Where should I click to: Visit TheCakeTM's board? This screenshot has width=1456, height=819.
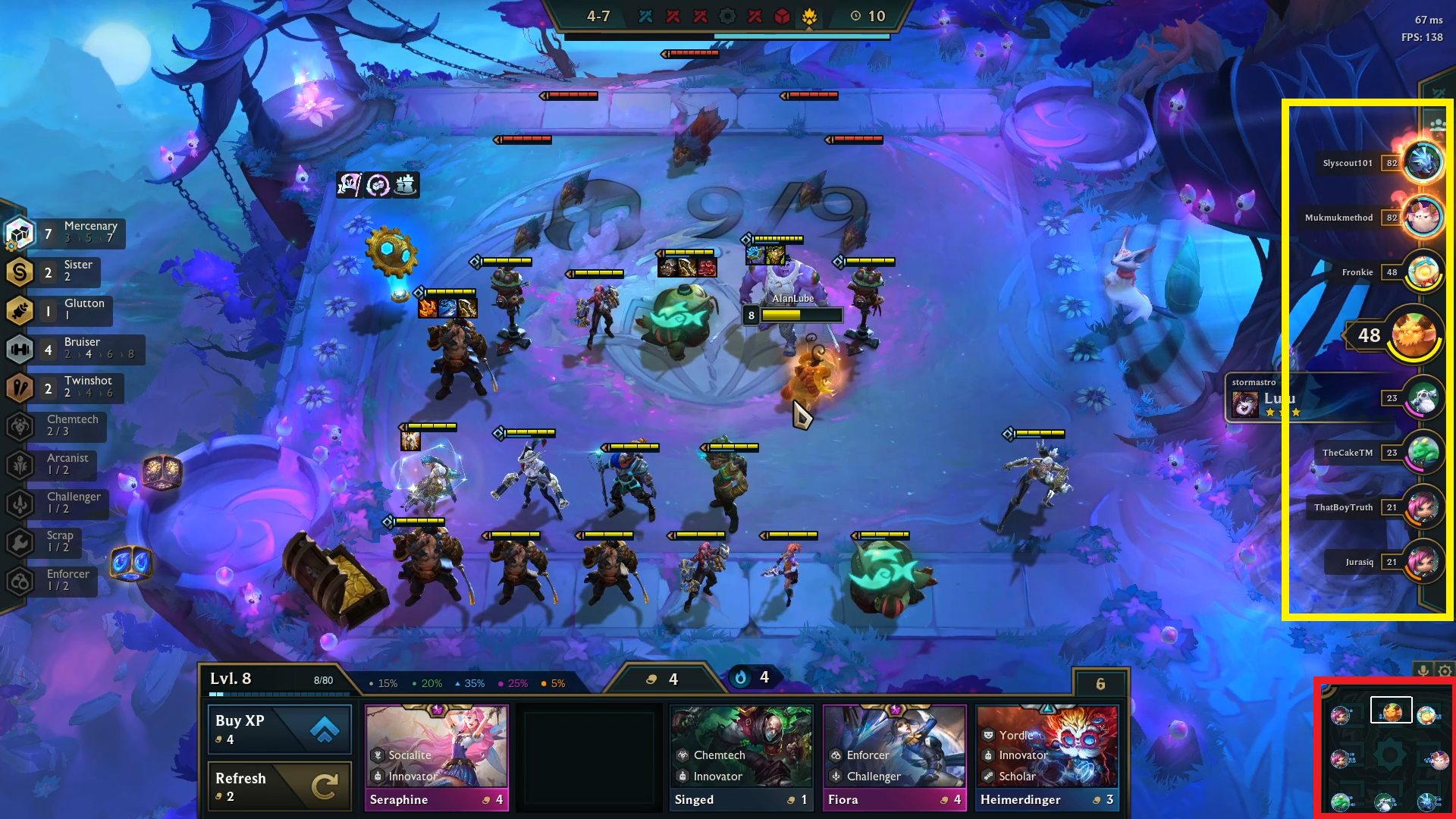1423,453
